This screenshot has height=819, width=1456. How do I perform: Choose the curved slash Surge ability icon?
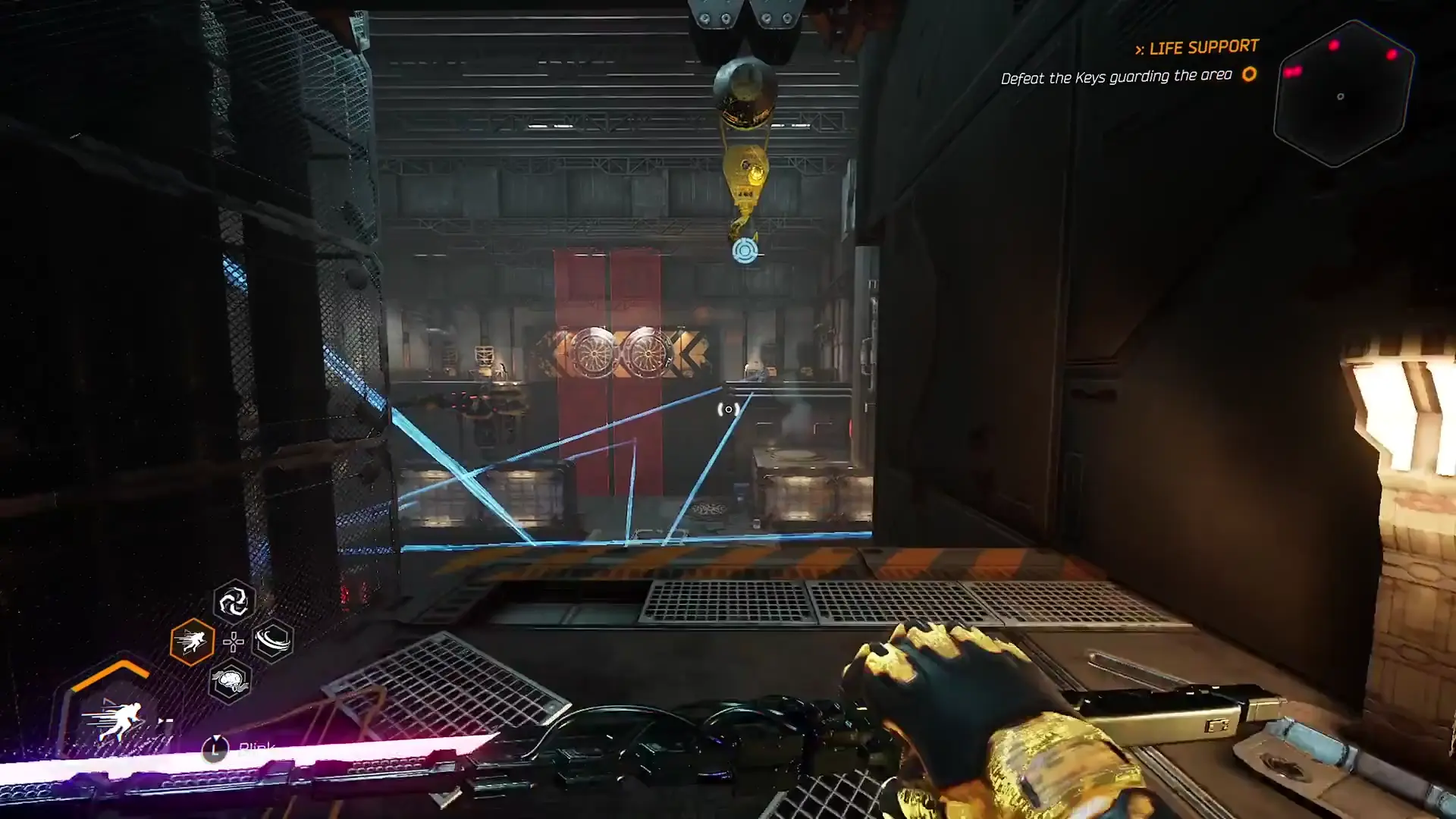coord(273,642)
